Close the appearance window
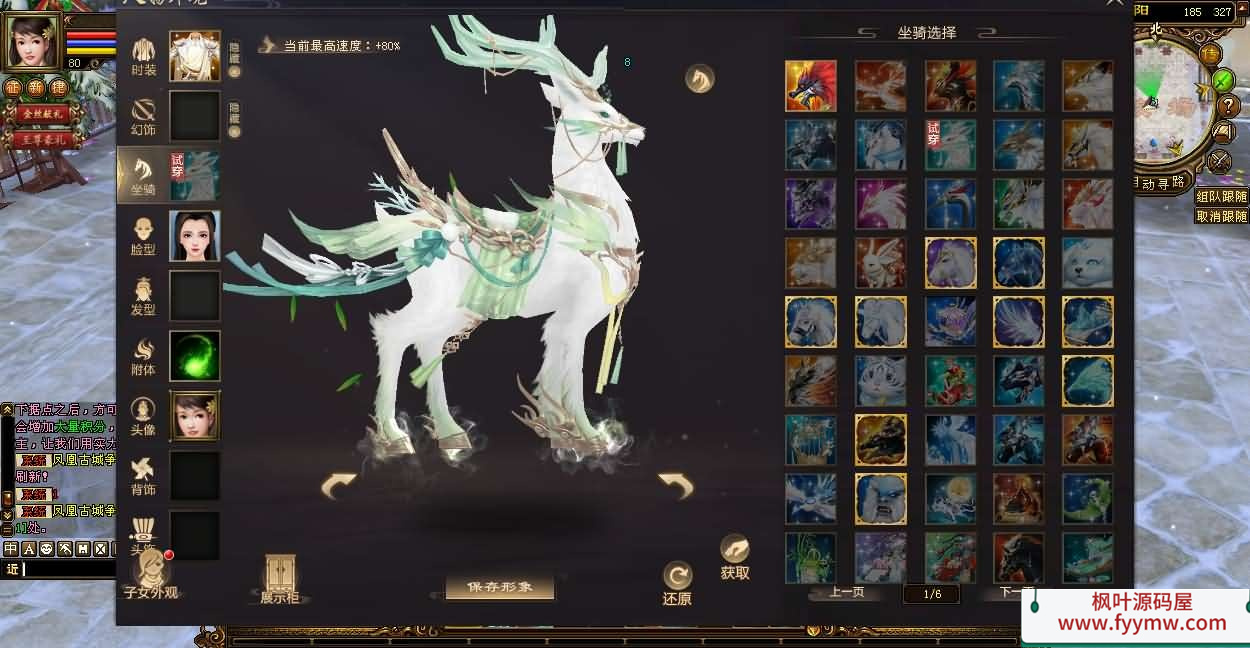The image size is (1250, 648). click(x=1114, y=4)
